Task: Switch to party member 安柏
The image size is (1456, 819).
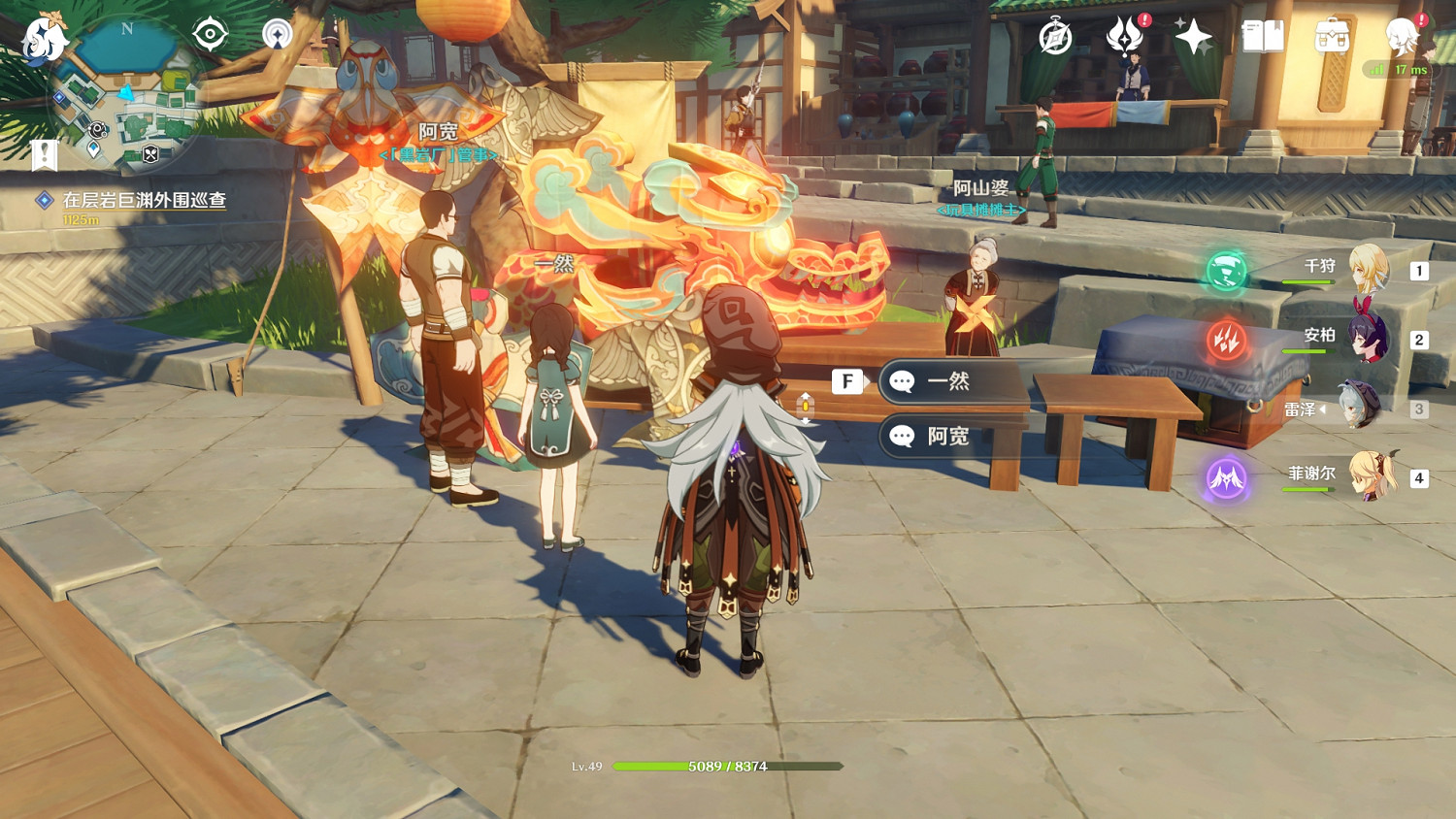Action: (1367, 339)
